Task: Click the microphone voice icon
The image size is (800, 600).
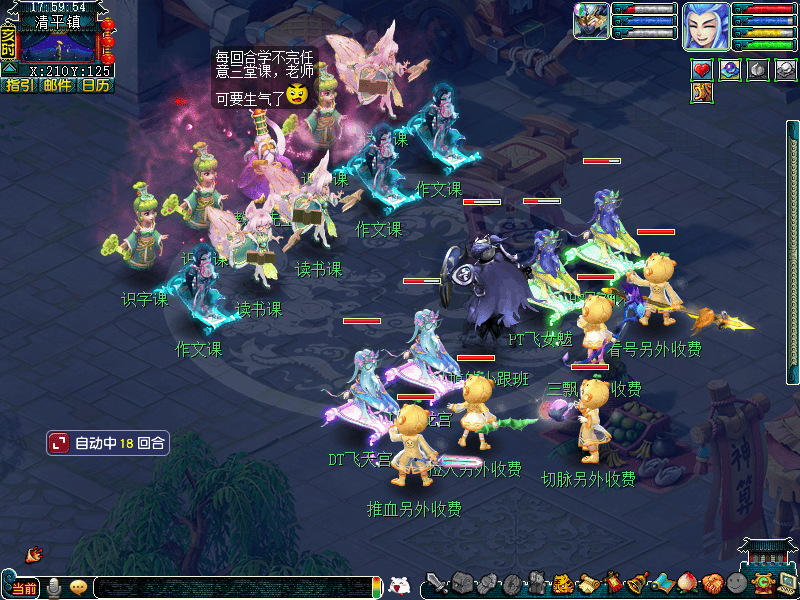Action: tap(54, 587)
